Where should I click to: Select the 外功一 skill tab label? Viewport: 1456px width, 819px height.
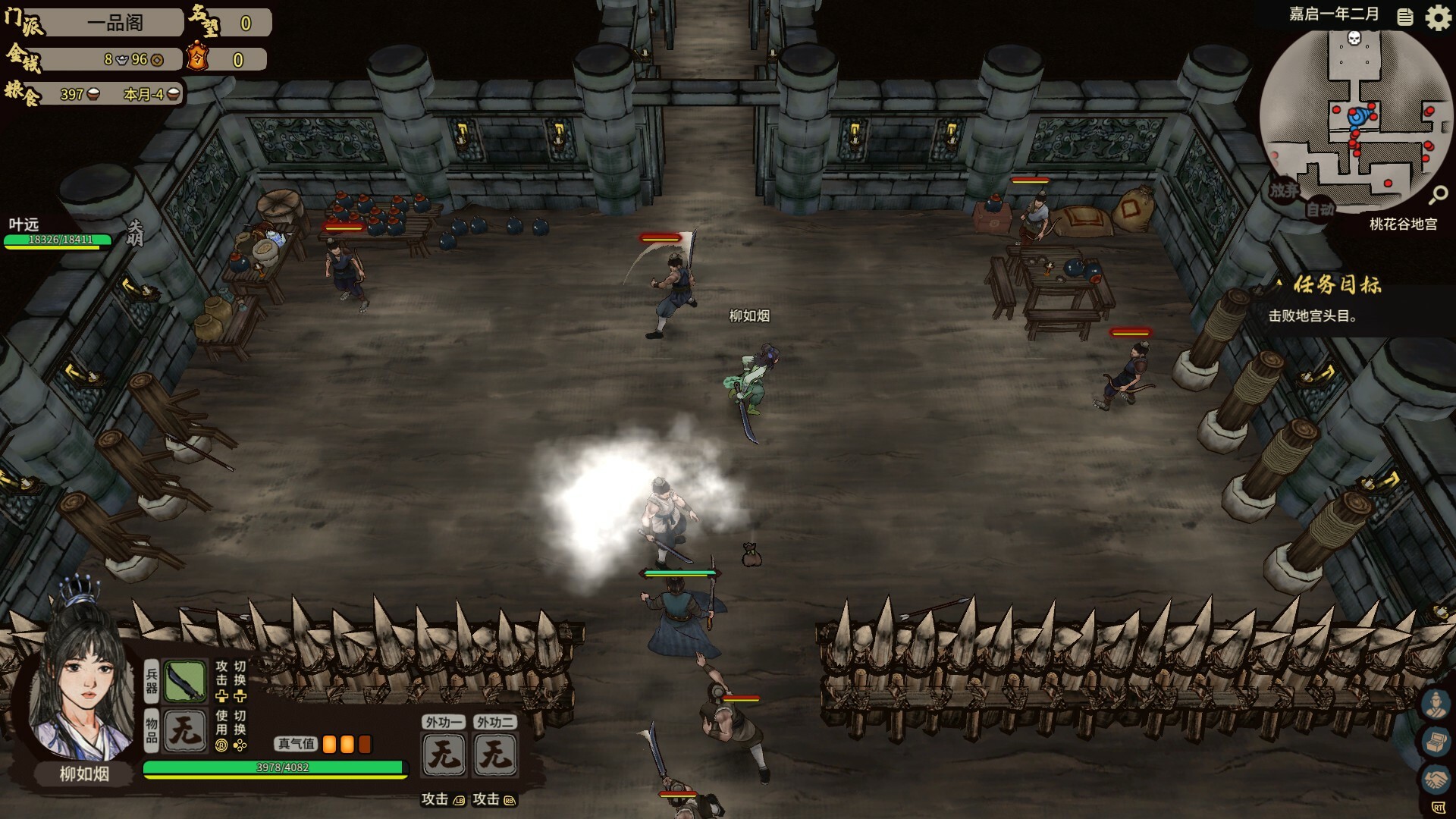point(444,722)
